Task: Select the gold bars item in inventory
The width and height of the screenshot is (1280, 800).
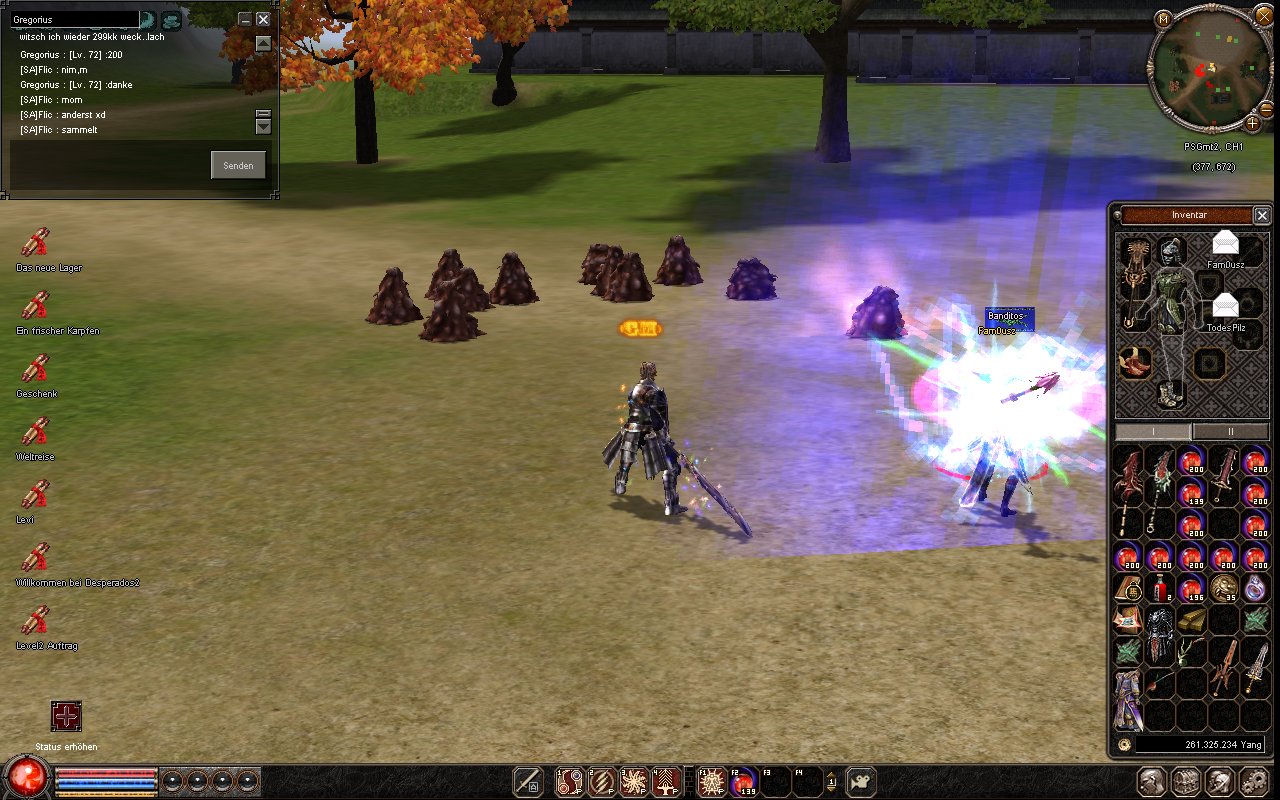Action: click(x=1191, y=619)
